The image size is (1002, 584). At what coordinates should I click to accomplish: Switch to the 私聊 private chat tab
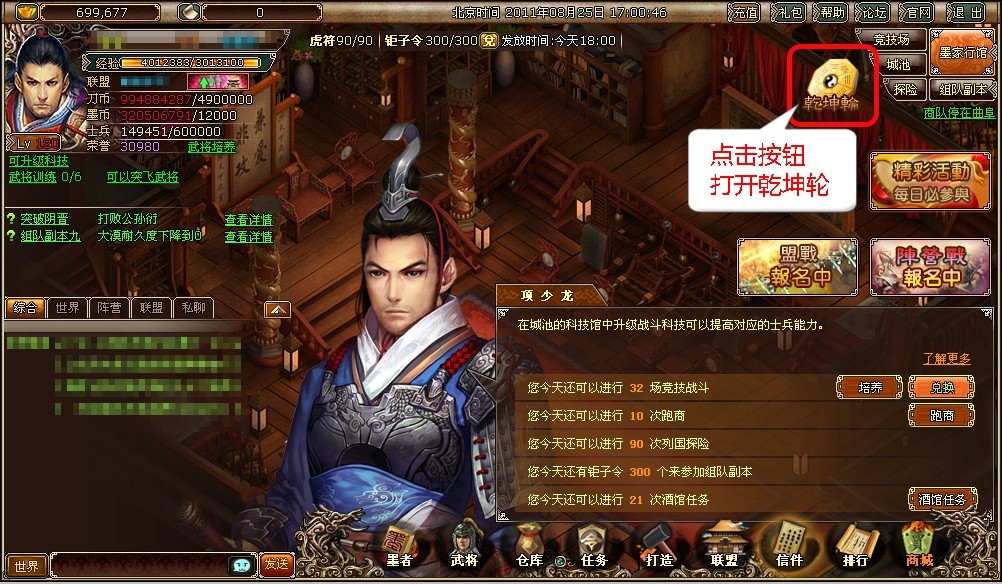[x=193, y=308]
